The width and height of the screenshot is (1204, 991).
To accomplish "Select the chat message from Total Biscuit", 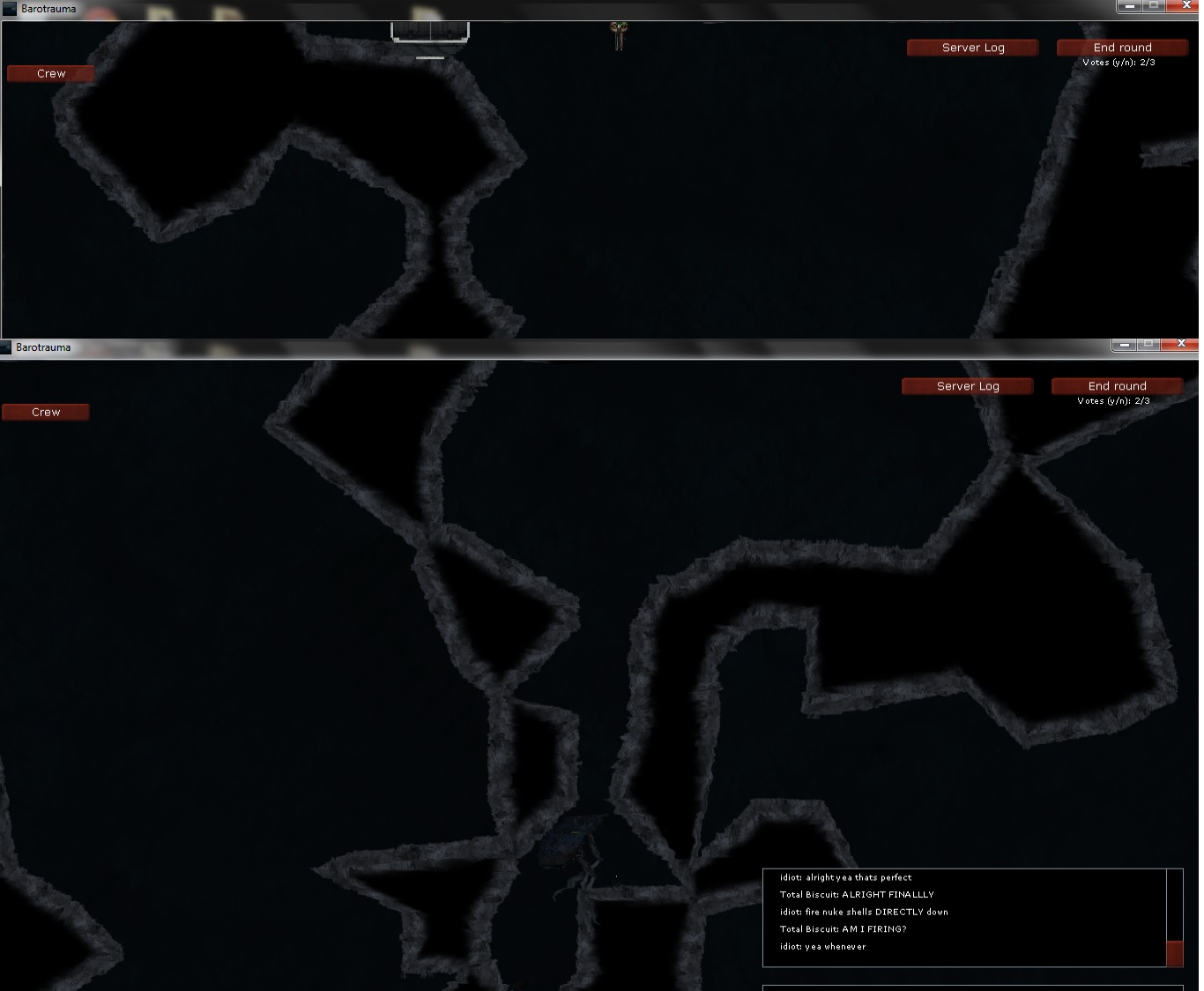I will tap(856, 894).
